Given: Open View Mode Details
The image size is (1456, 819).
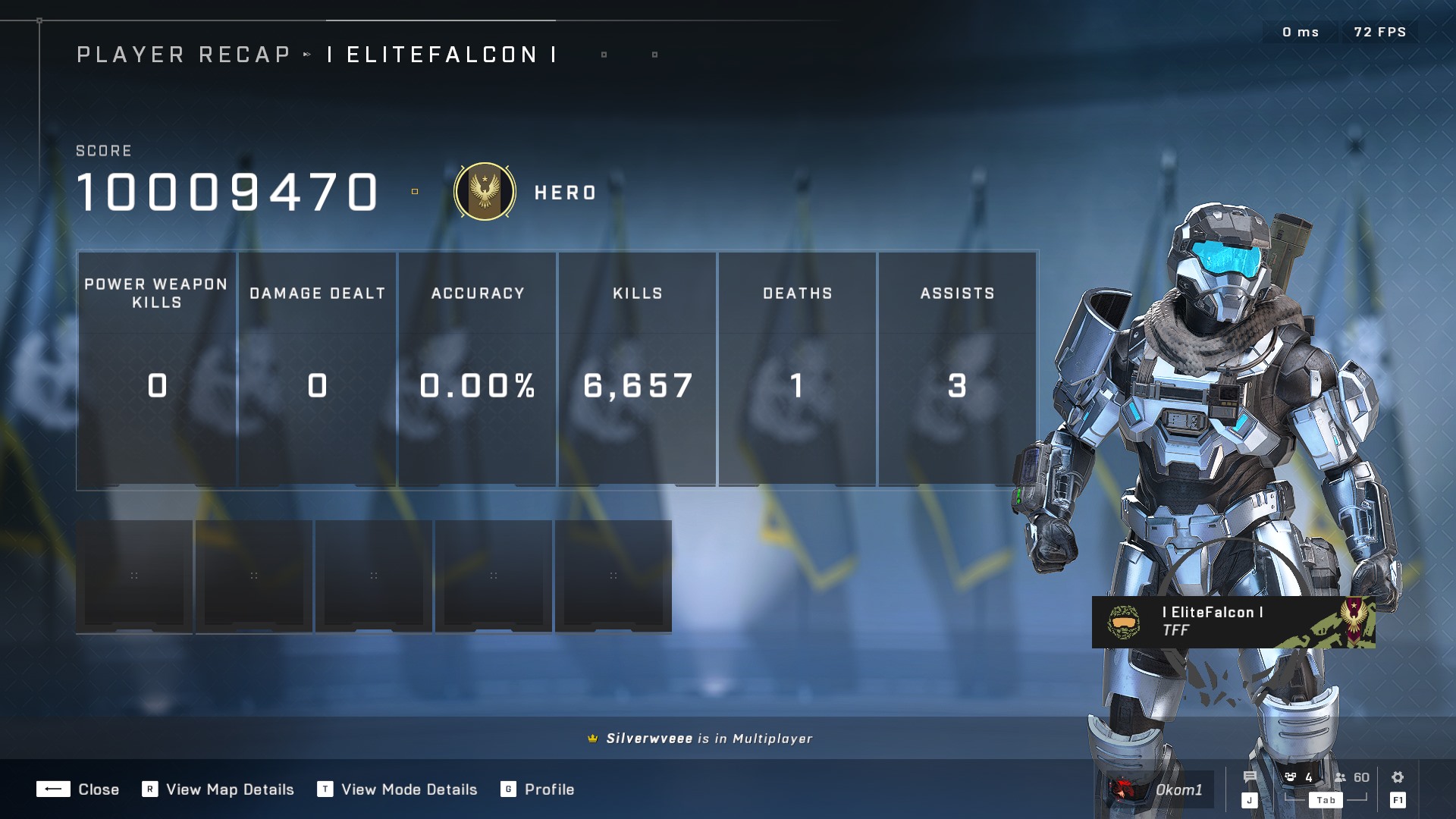Looking at the screenshot, I should point(398,789).
